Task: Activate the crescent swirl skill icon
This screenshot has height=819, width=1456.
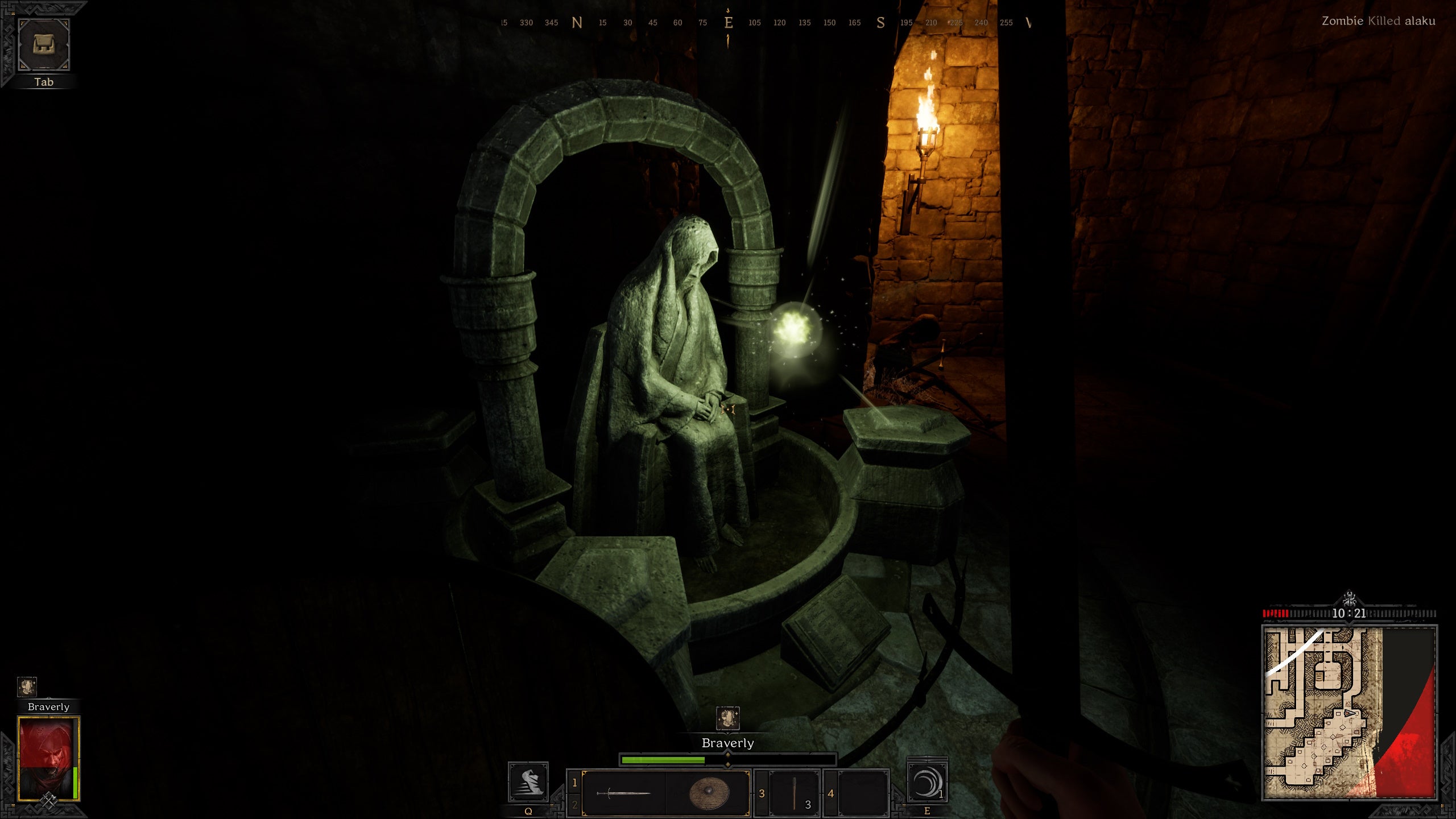Action: click(927, 783)
